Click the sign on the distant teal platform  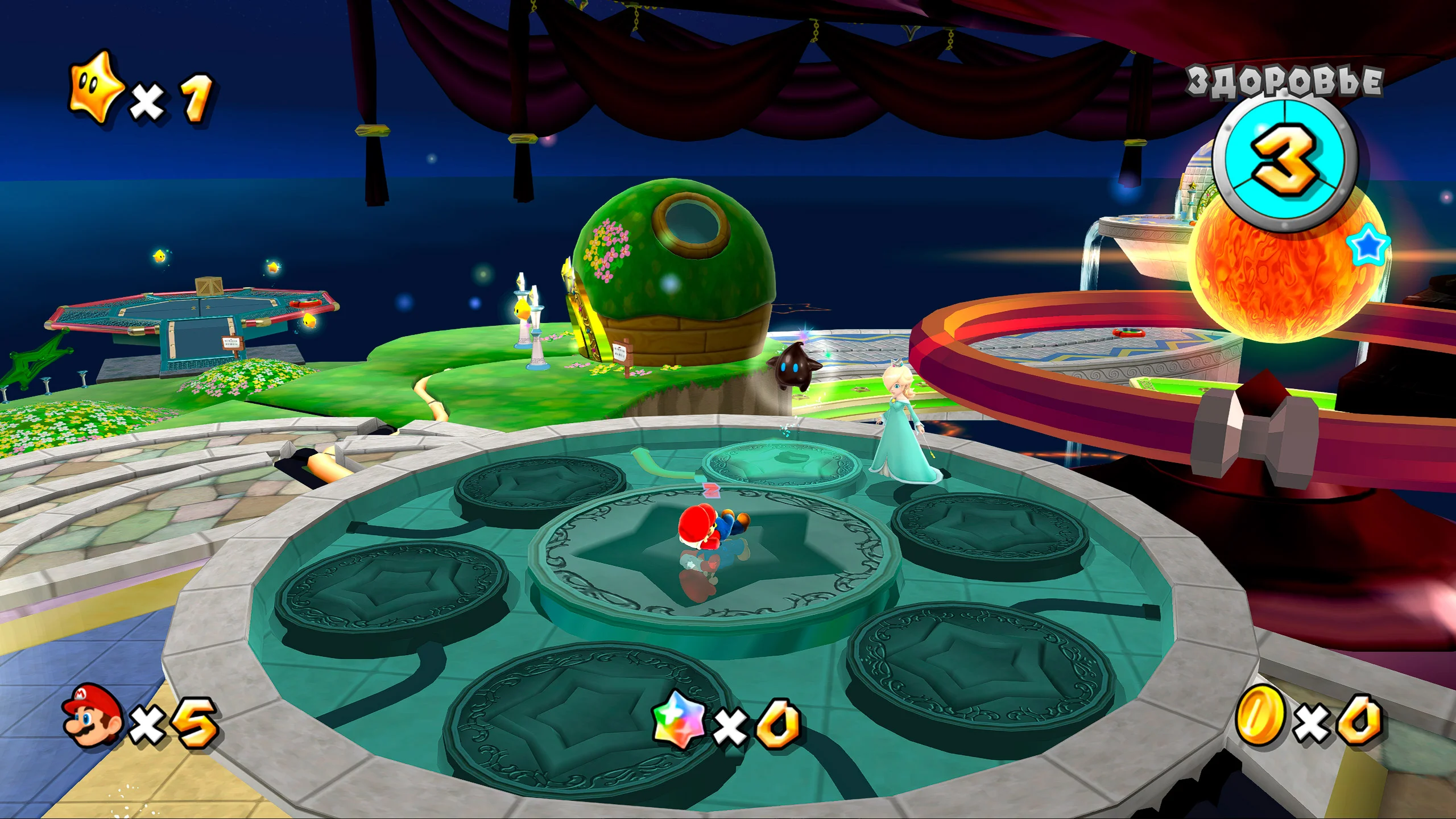point(233,344)
